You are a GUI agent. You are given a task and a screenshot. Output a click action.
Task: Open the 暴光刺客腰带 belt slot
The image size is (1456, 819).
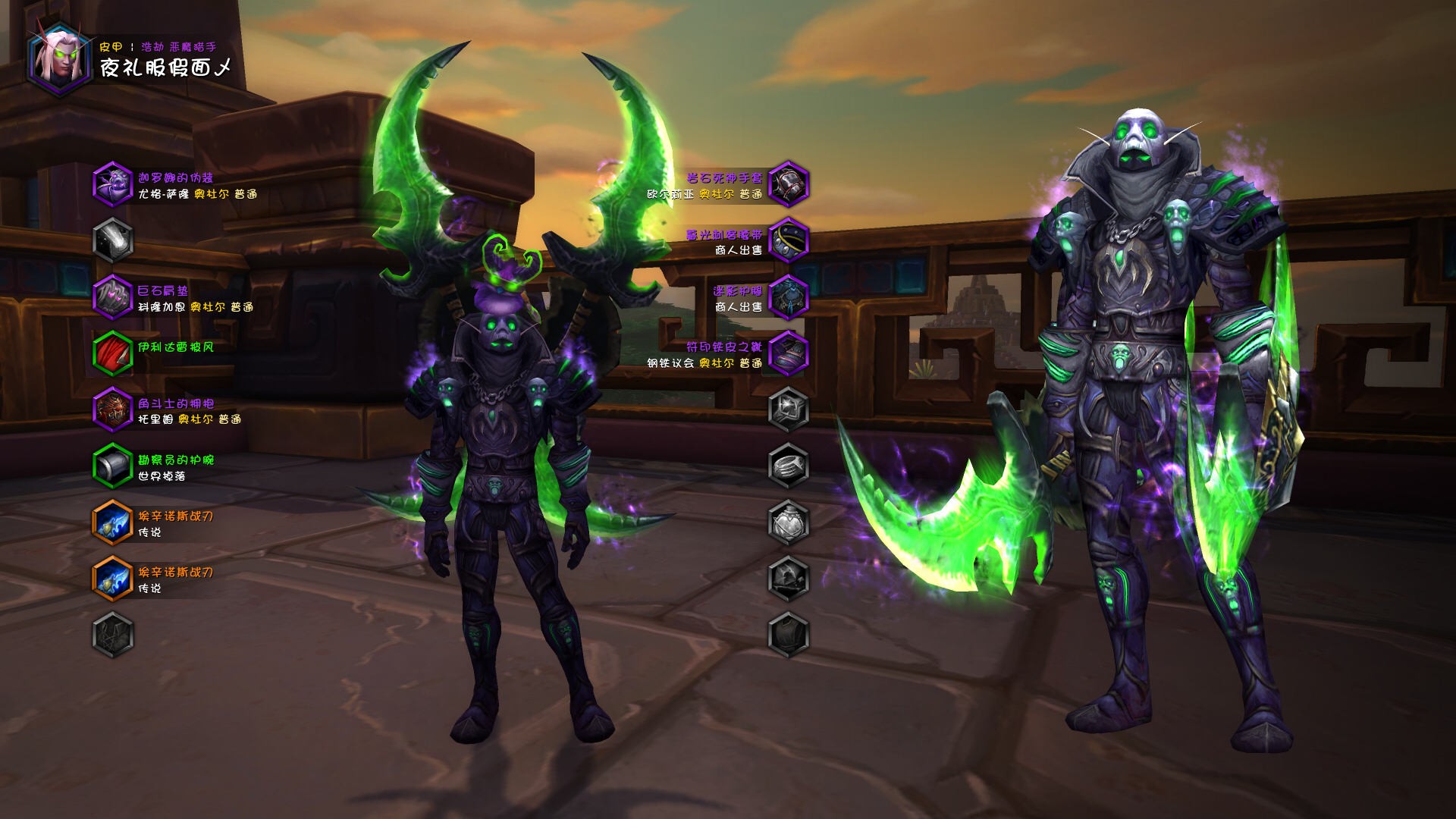point(789,240)
